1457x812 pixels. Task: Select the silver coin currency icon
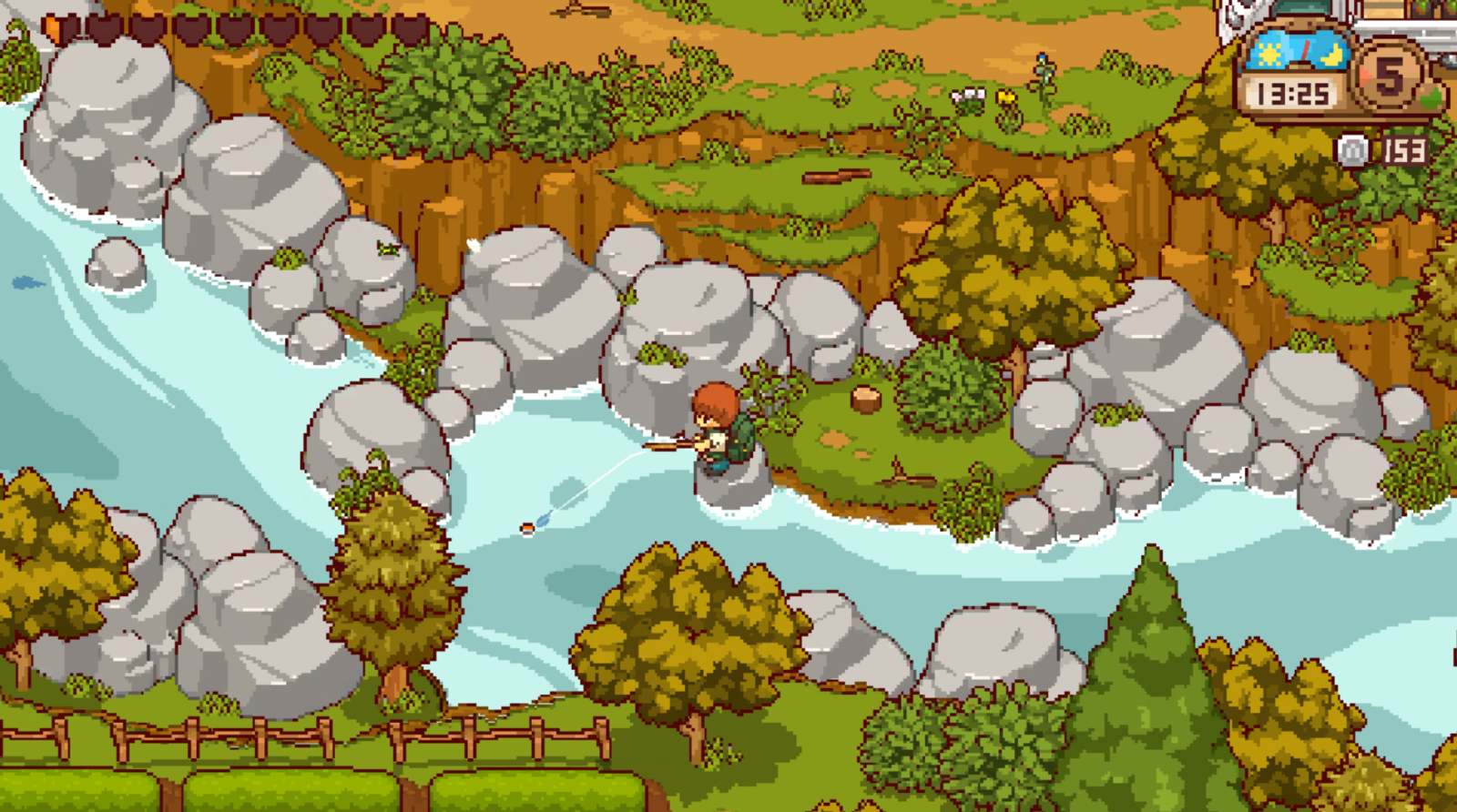[1353, 150]
